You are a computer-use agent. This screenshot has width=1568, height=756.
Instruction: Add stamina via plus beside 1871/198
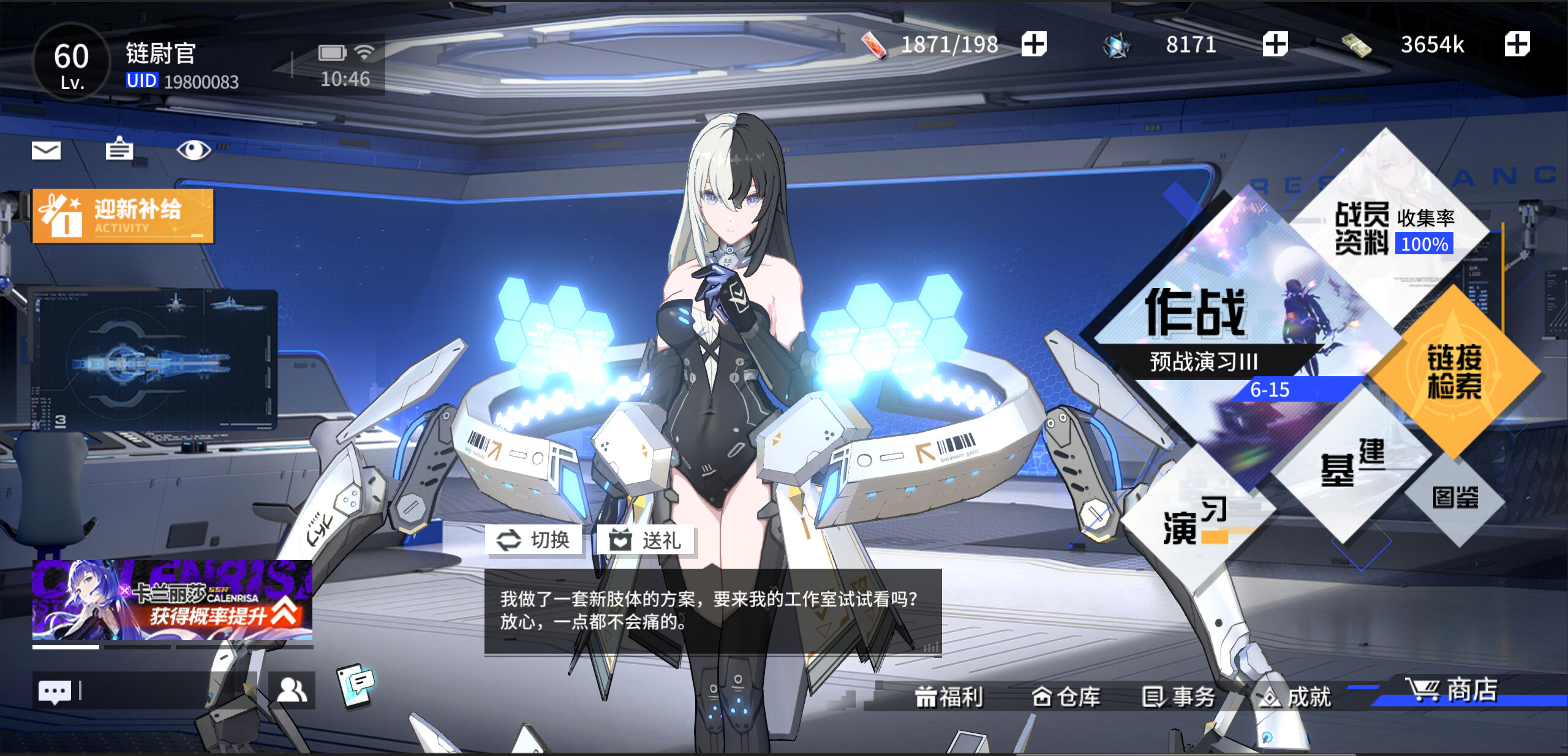[1035, 44]
